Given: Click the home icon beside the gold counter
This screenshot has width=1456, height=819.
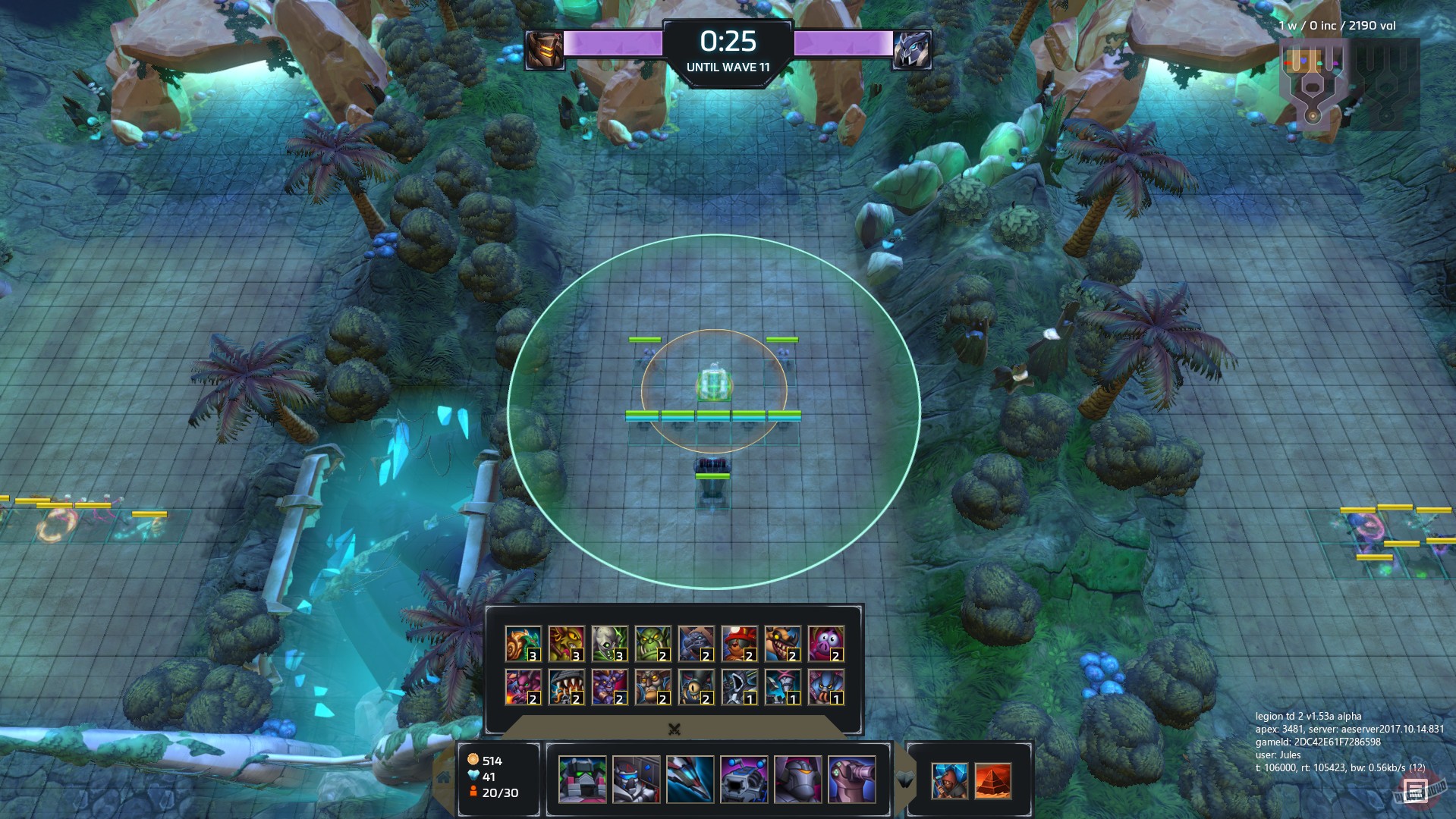Looking at the screenshot, I should tap(442, 777).
